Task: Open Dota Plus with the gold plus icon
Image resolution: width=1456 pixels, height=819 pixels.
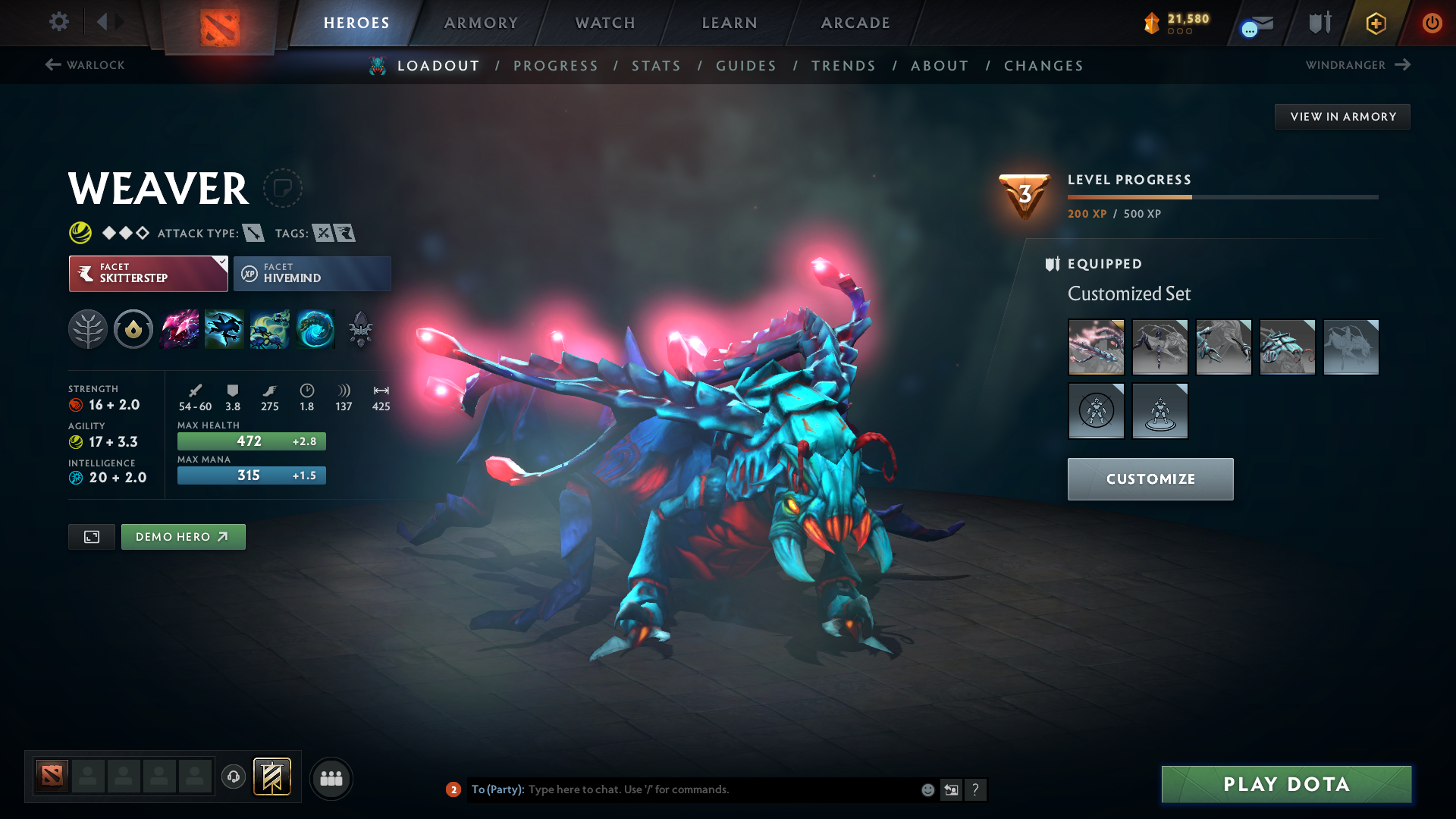Action: pyautogui.click(x=1376, y=23)
